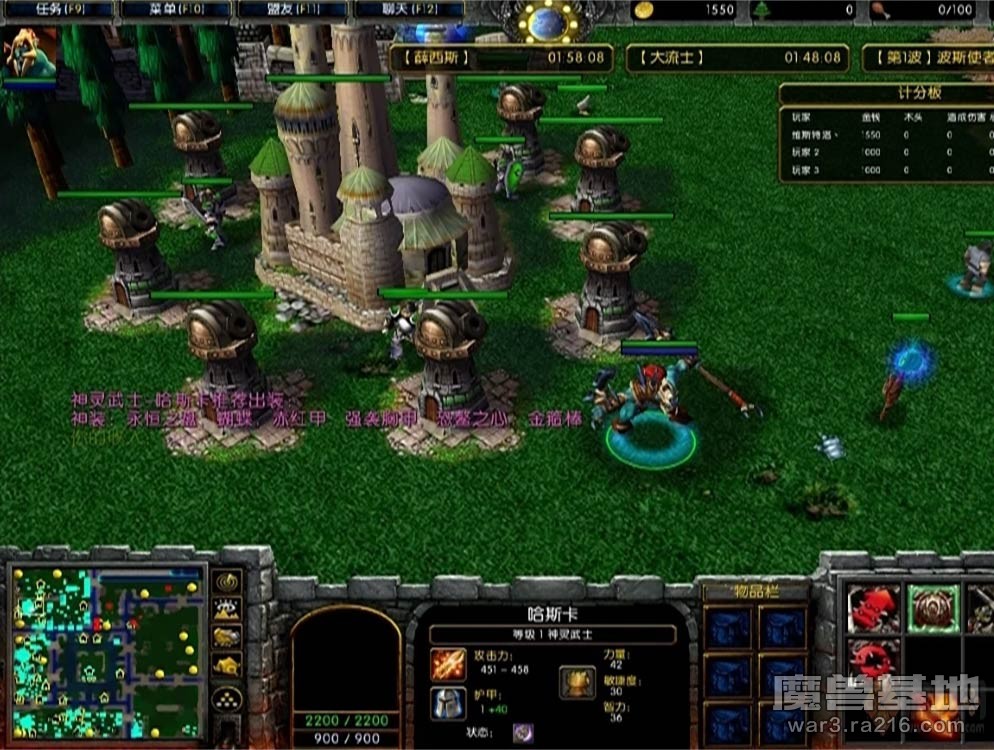Click the minimap signal ping button
The image size is (994, 750).
pyautogui.click(x=227, y=582)
